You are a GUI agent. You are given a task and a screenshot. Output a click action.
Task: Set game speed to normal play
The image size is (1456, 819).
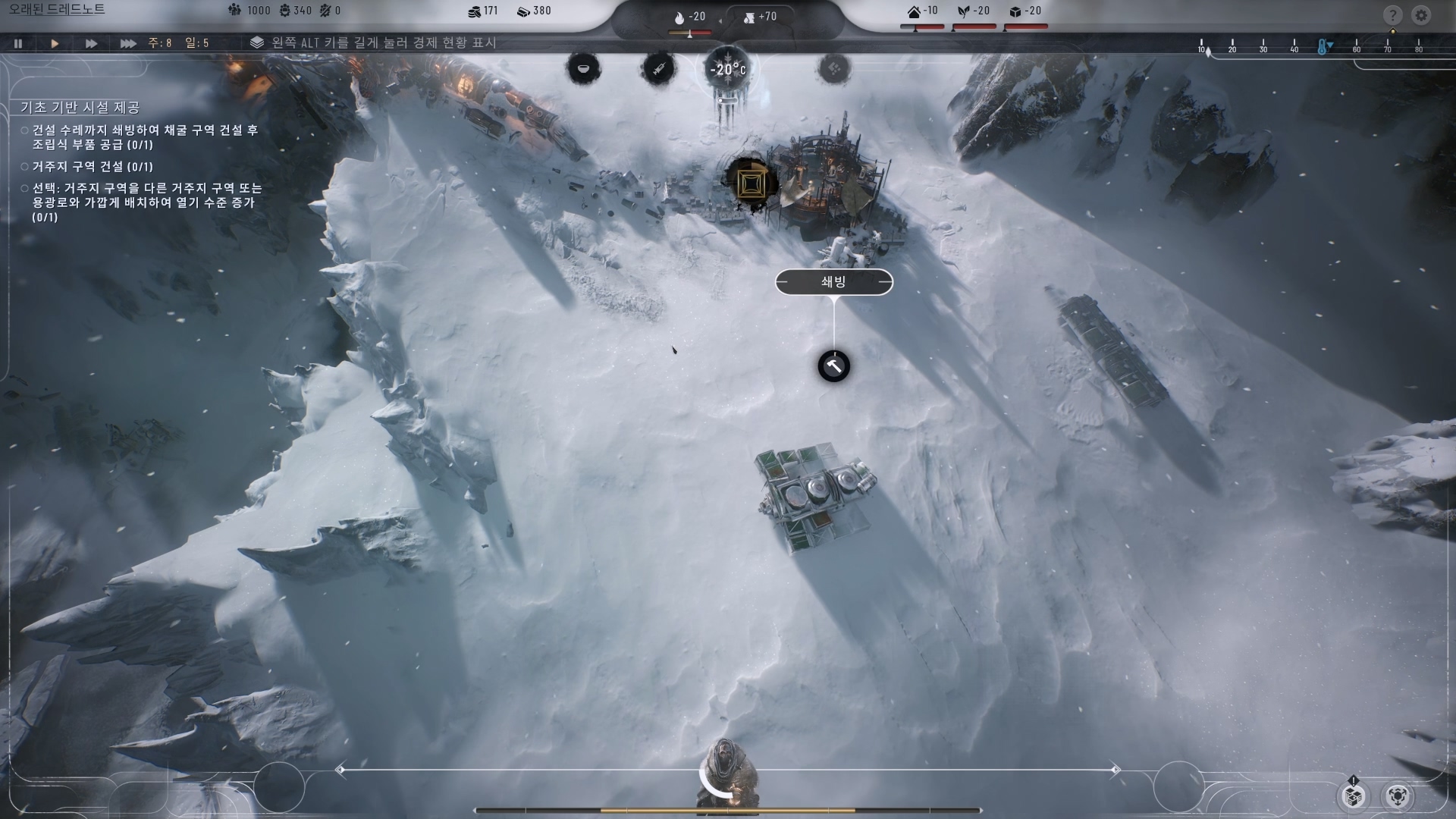[55, 43]
